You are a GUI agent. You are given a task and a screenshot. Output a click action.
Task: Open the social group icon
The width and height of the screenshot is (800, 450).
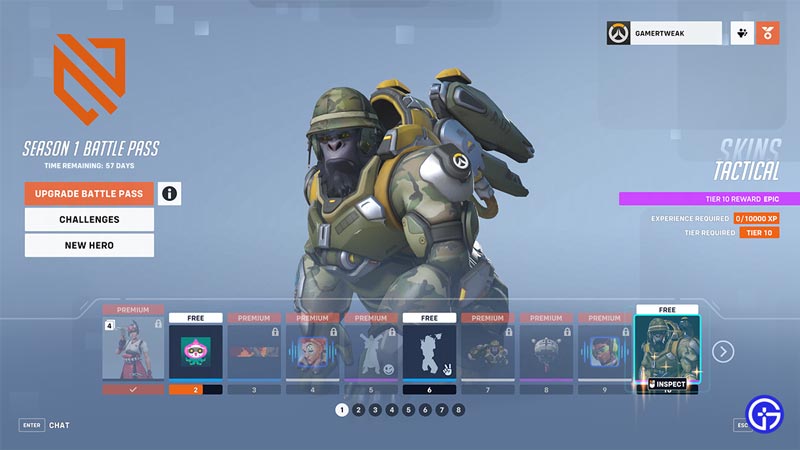click(742, 33)
